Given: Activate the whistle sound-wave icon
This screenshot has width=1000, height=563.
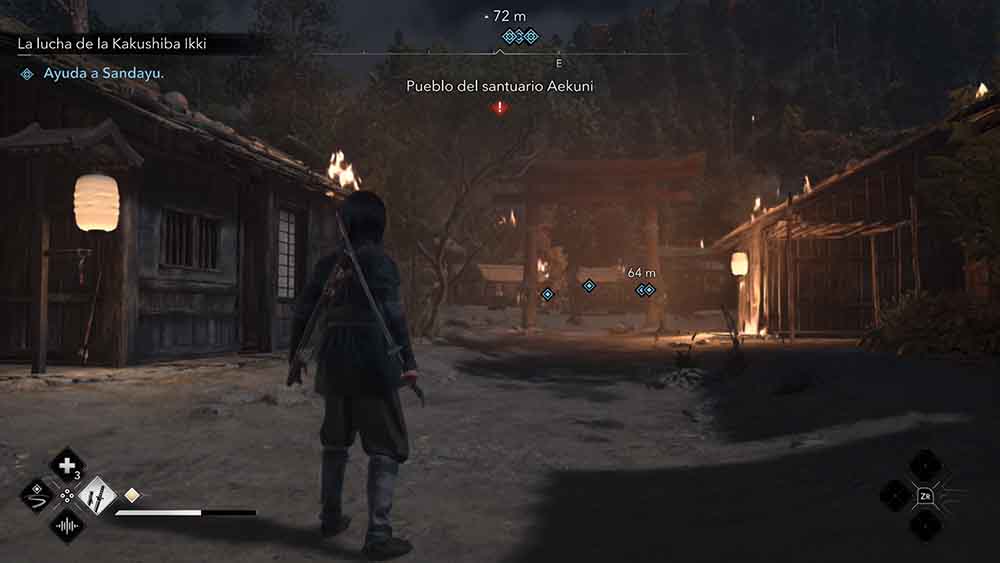Looking at the screenshot, I should point(68,525).
